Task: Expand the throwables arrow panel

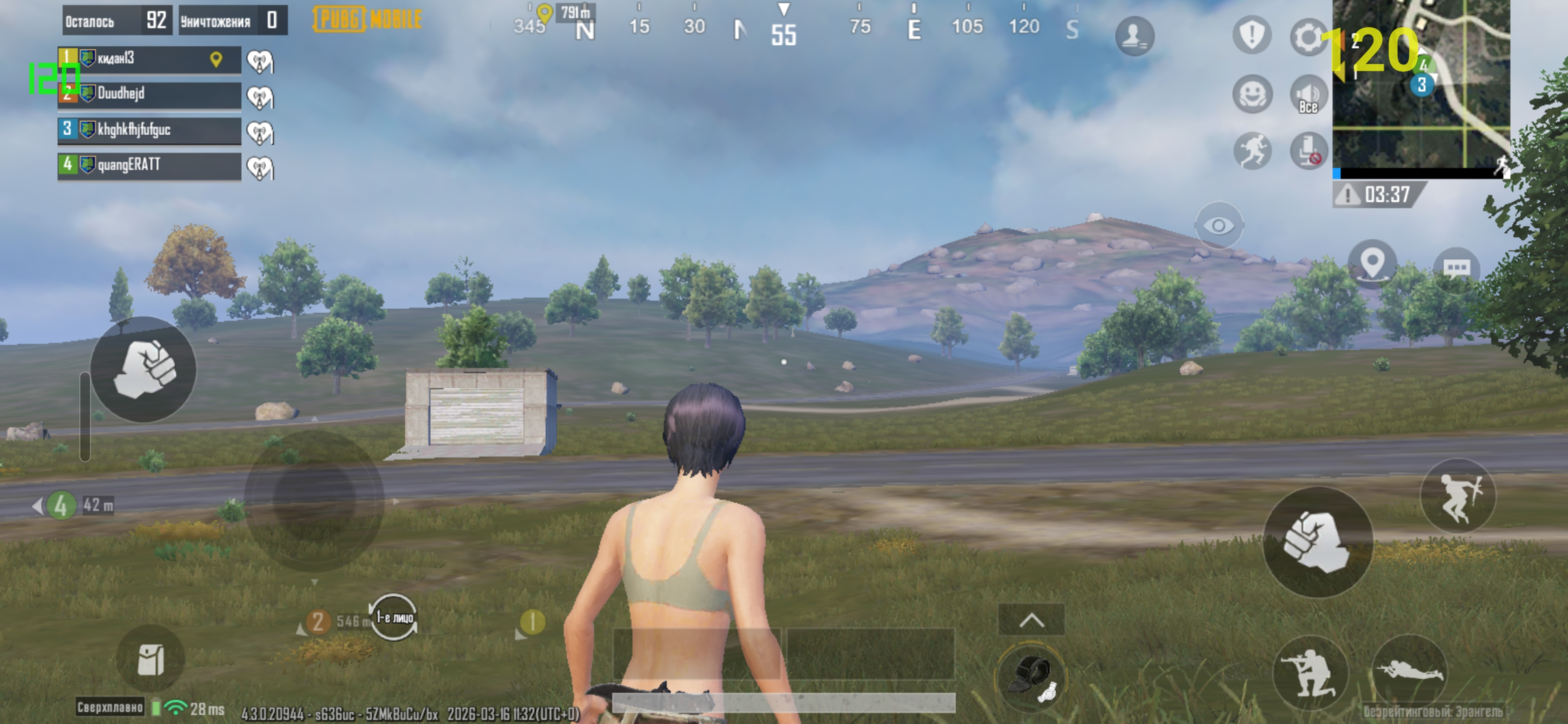Action: coord(1031,620)
